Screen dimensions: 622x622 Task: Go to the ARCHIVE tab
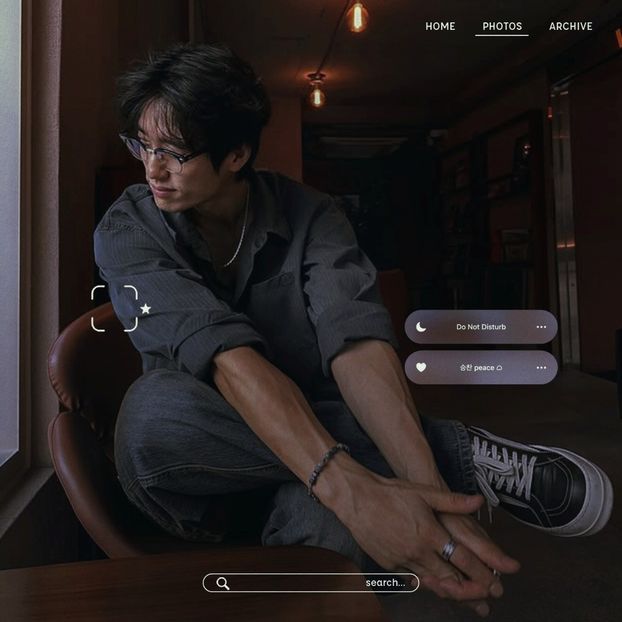pos(570,26)
